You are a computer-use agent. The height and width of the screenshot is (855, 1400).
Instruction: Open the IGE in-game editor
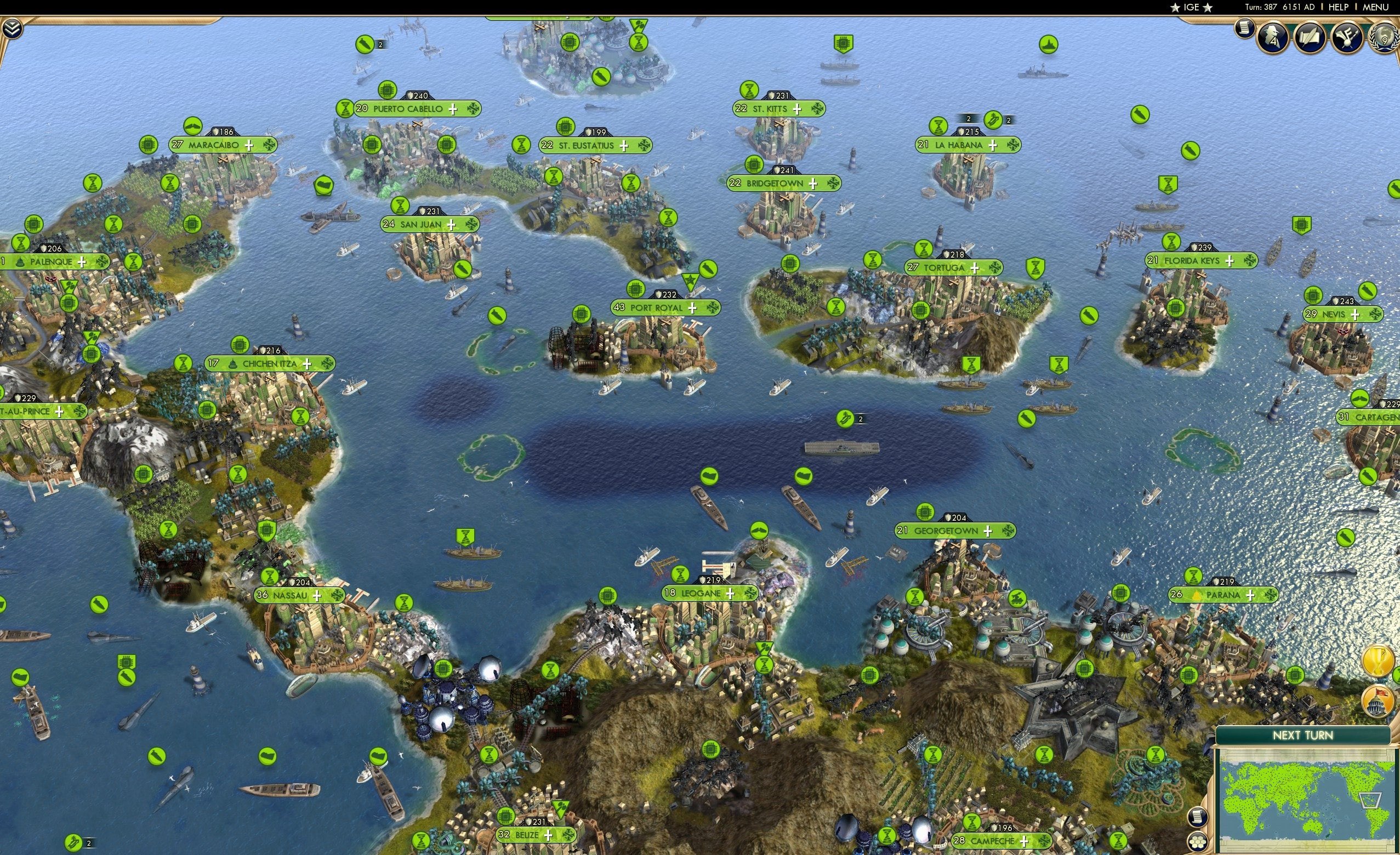click(x=1191, y=7)
